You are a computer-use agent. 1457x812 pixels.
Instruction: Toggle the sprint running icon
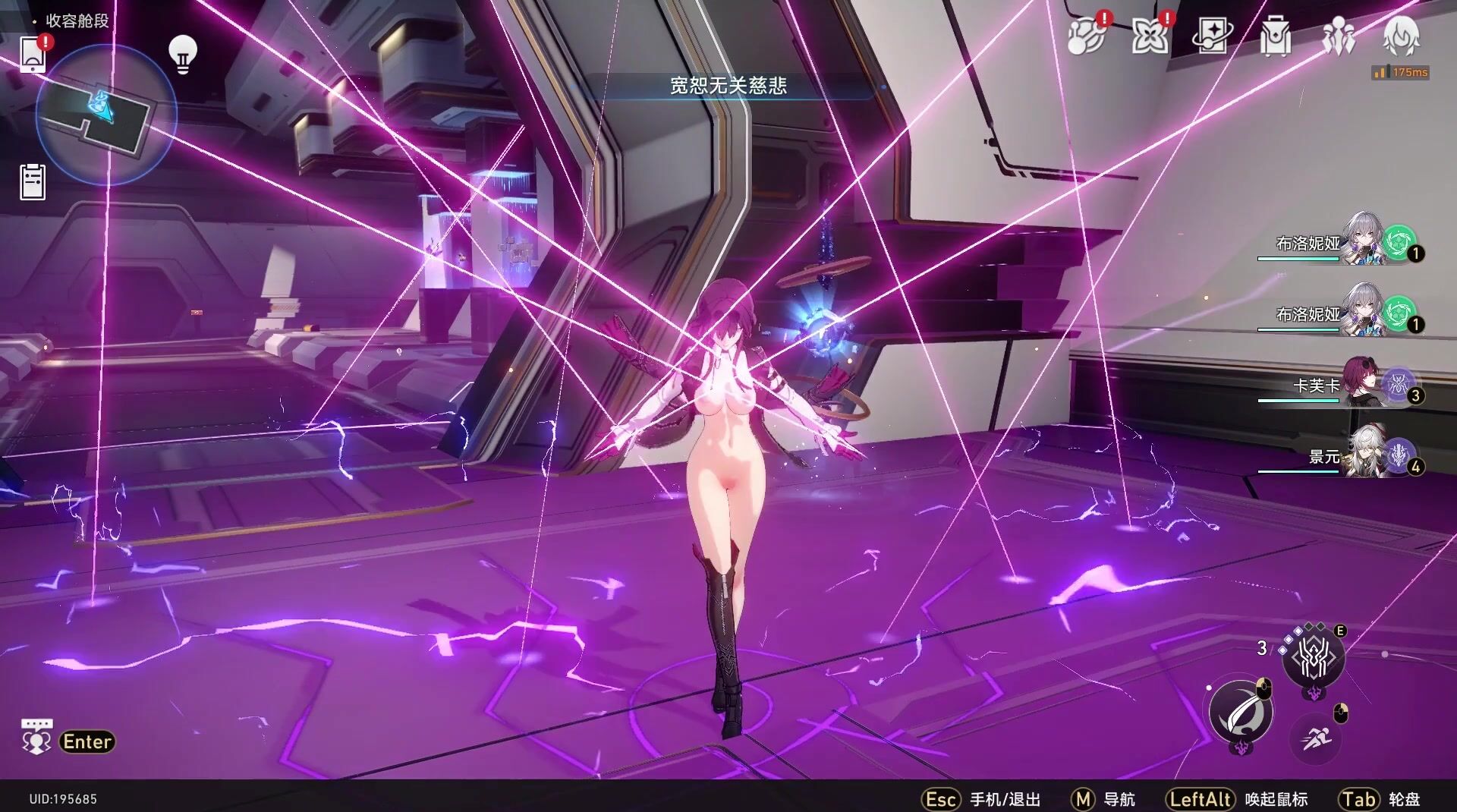pyautogui.click(x=1317, y=737)
